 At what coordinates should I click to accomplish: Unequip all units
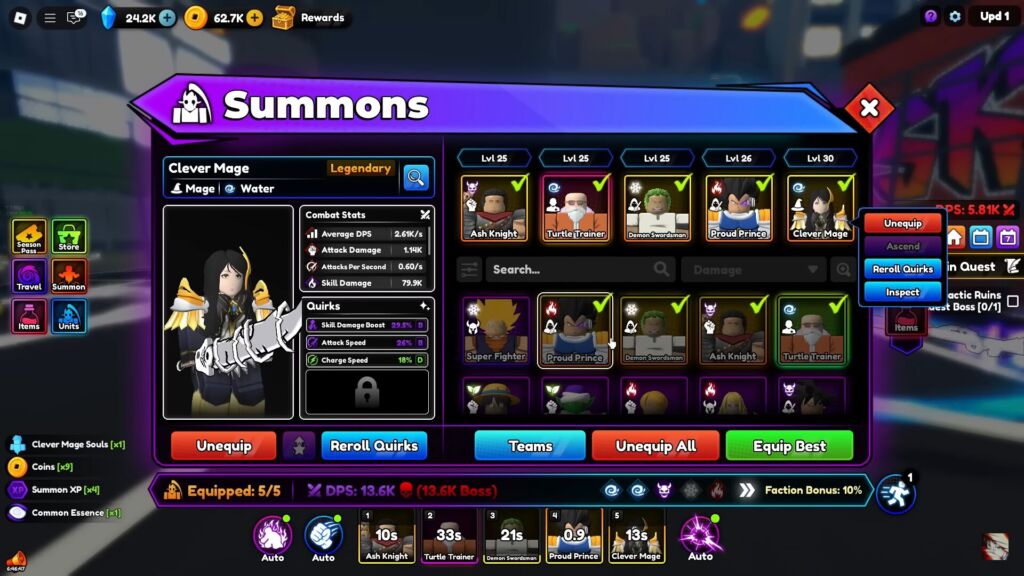[655, 446]
